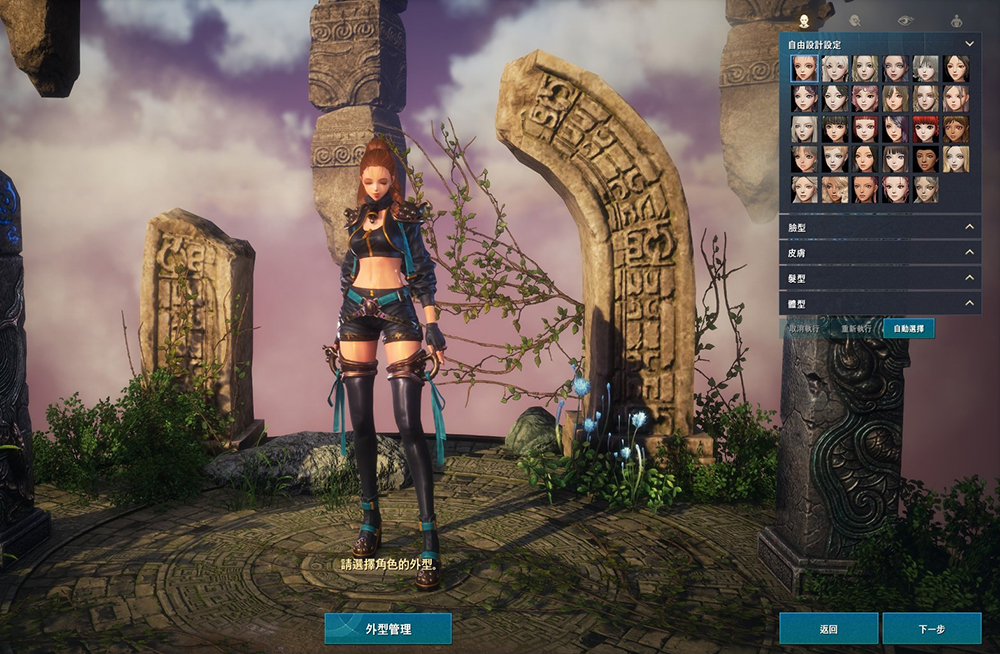
Task: Open the hair profile tab icon
Action: point(855,19)
